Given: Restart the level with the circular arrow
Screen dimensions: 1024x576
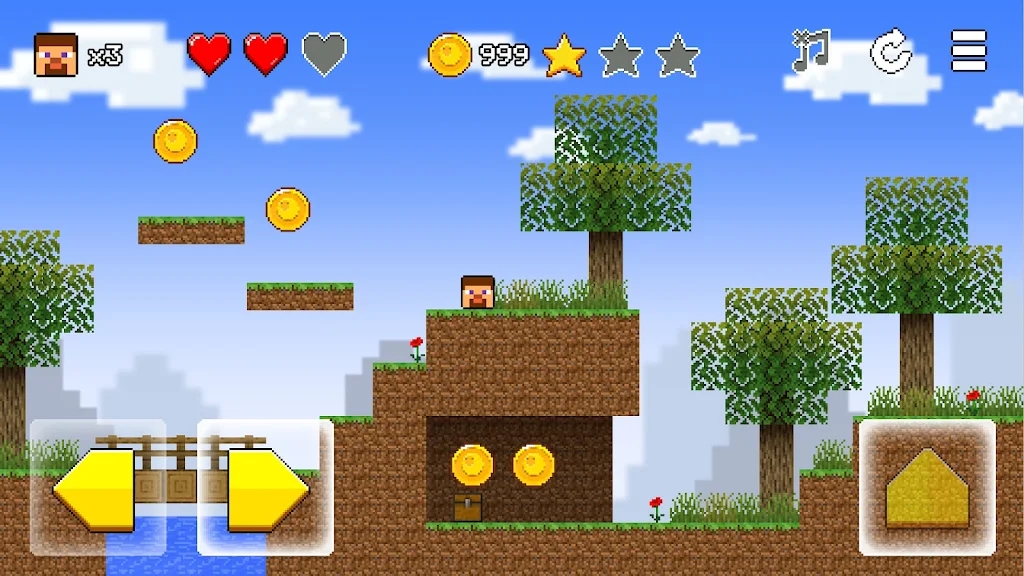Looking at the screenshot, I should [x=890, y=52].
